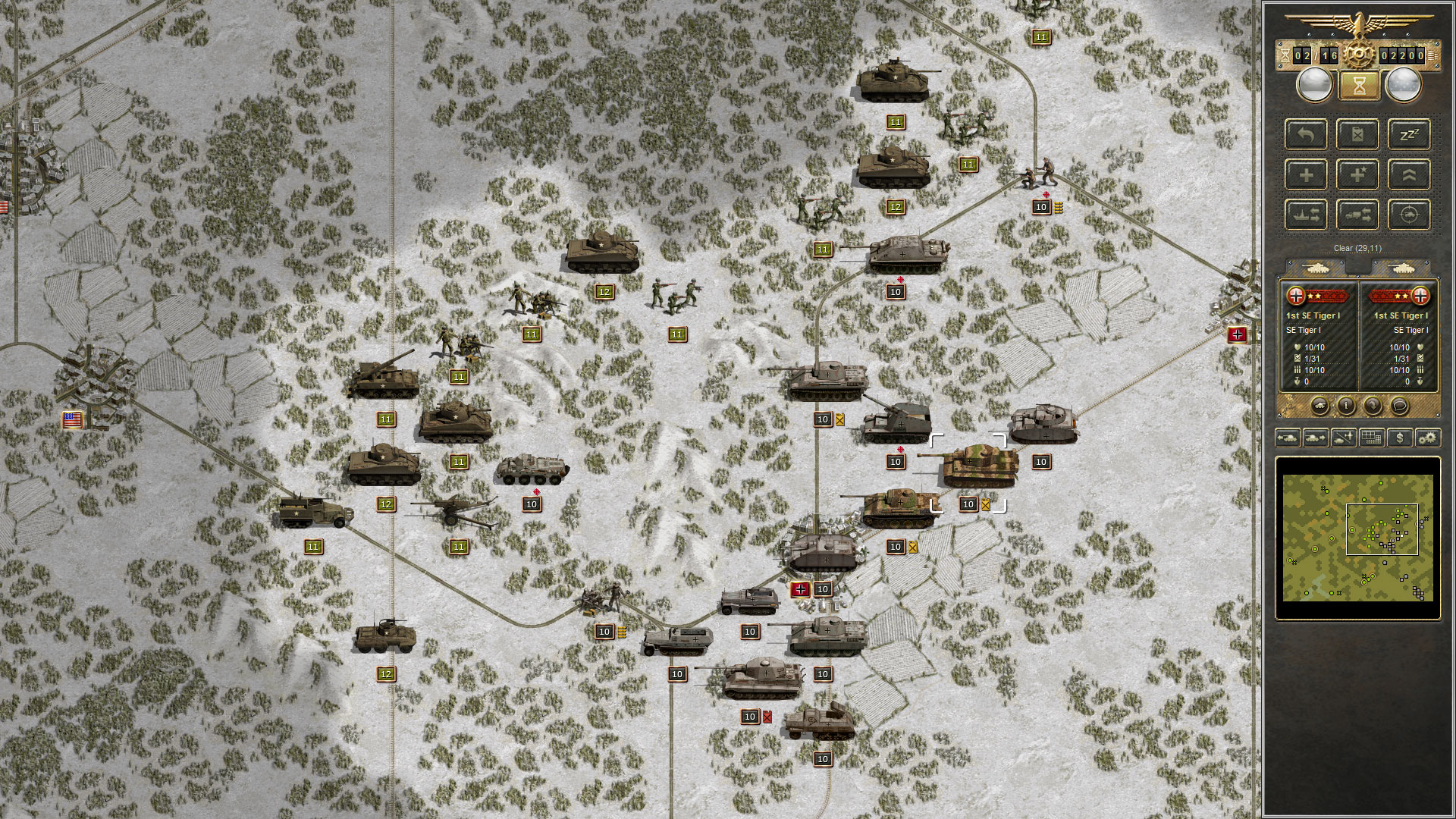Image resolution: width=1456 pixels, height=819 pixels.
Task: Order elite replacements with the plus-star button
Action: (x=1357, y=175)
